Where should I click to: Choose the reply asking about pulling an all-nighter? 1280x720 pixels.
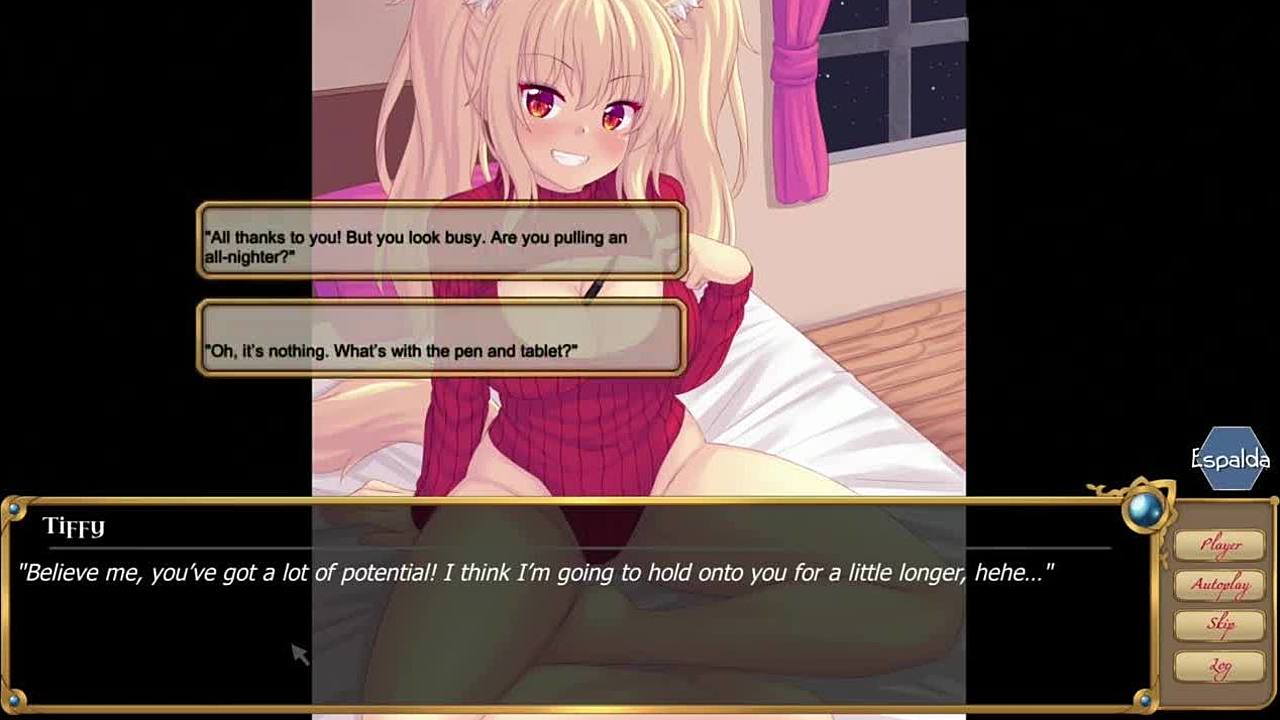(442, 240)
